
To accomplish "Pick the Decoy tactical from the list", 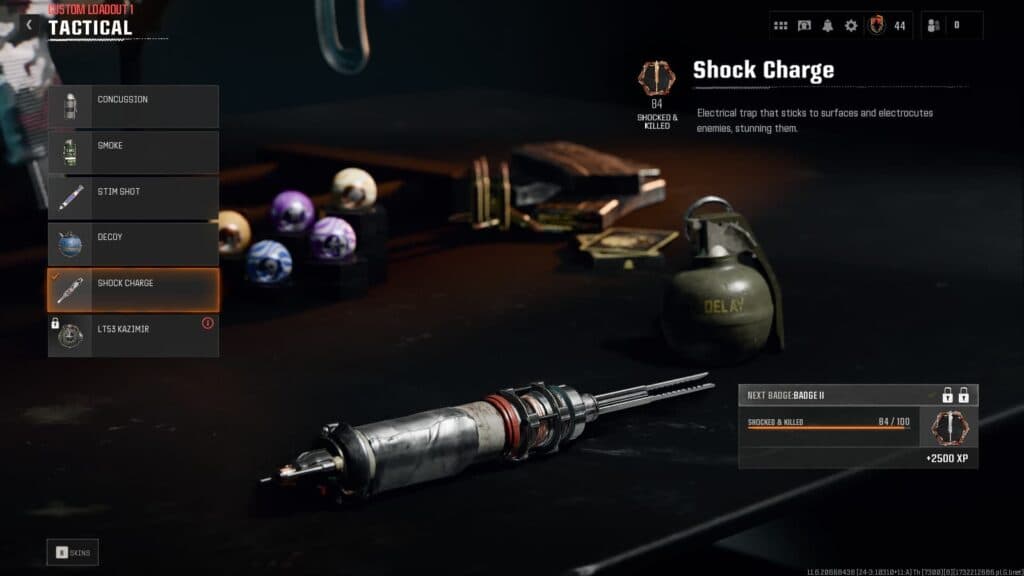I will click(133, 244).
